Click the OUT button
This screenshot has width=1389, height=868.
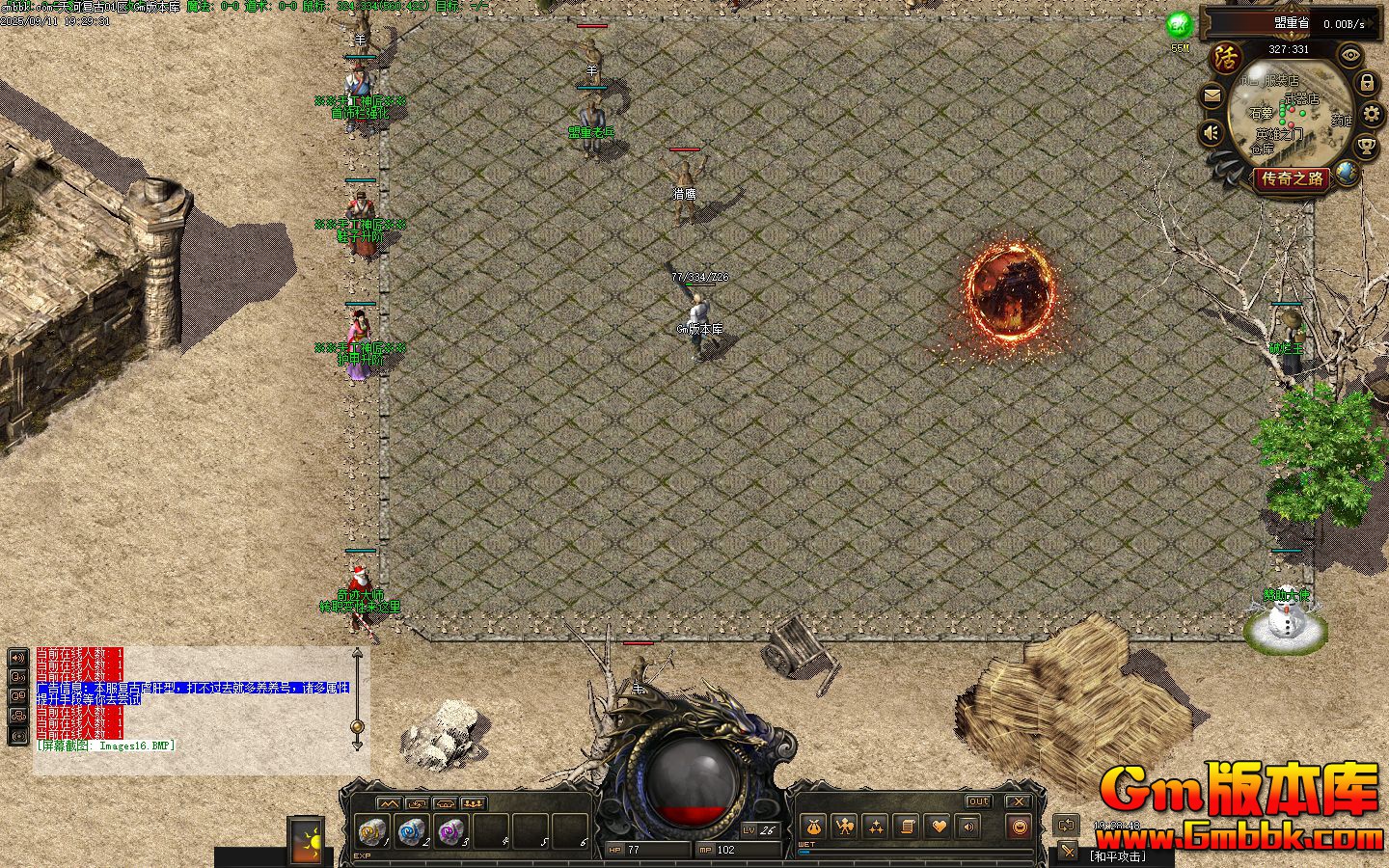978,801
